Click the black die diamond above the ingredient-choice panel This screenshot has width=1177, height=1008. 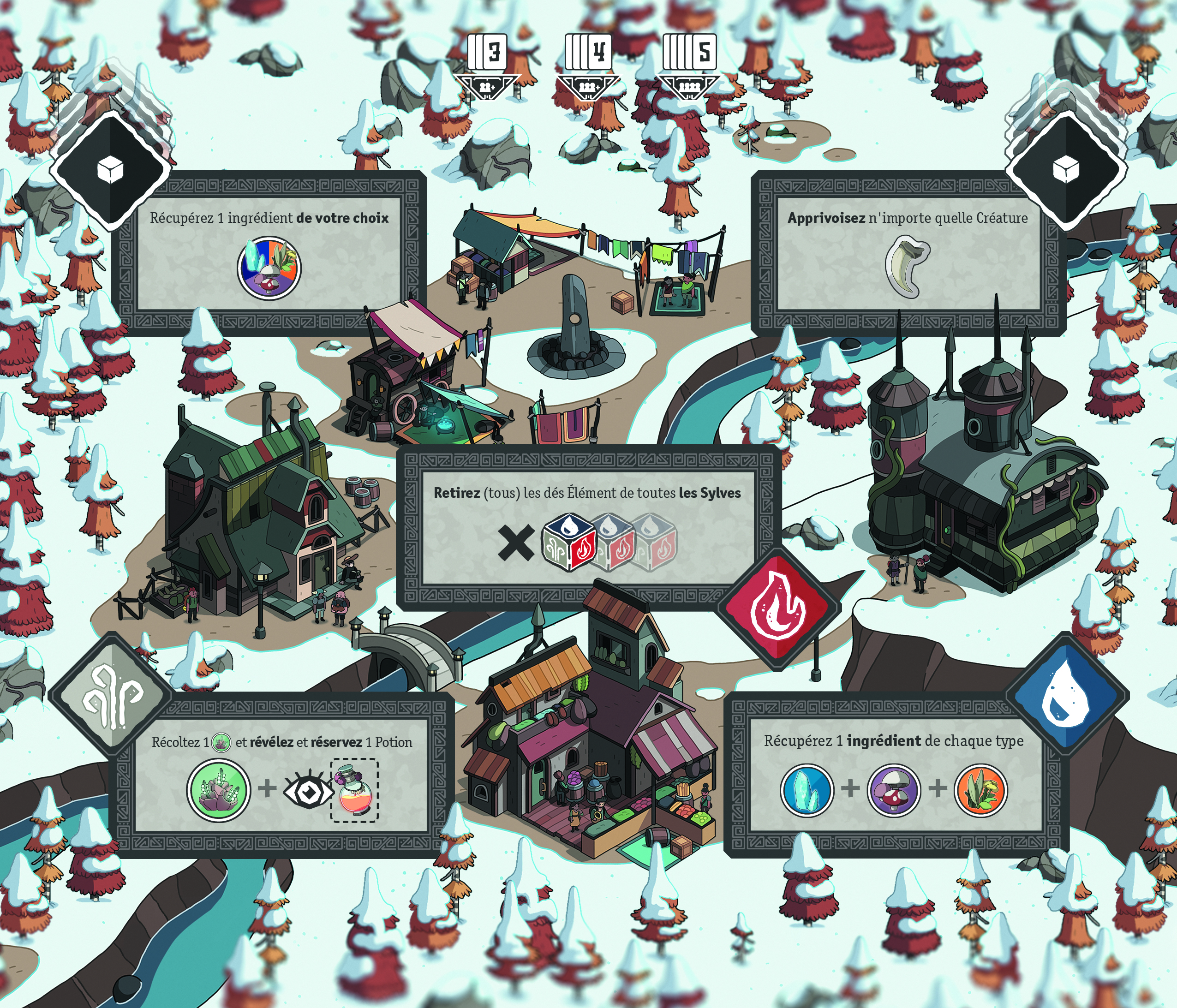(x=110, y=170)
